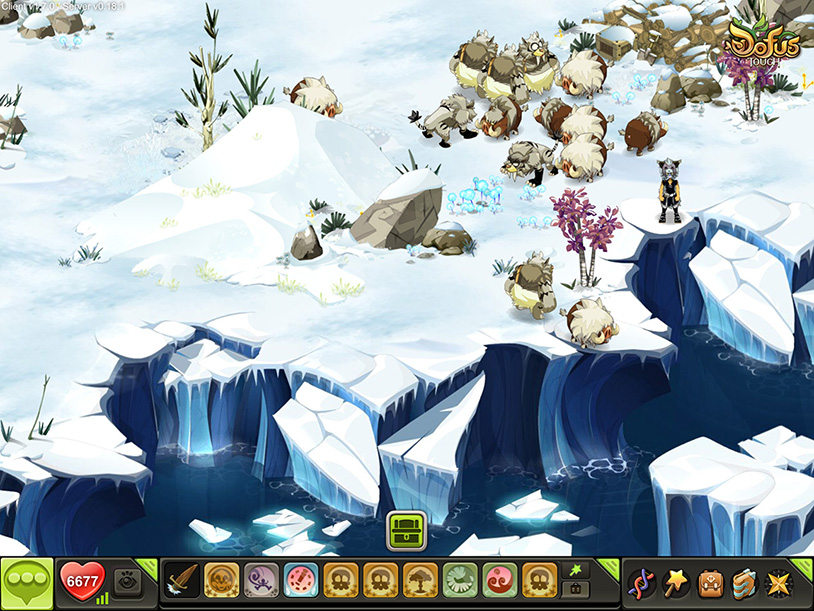Open the brown backpack inventory

(x=711, y=582)
